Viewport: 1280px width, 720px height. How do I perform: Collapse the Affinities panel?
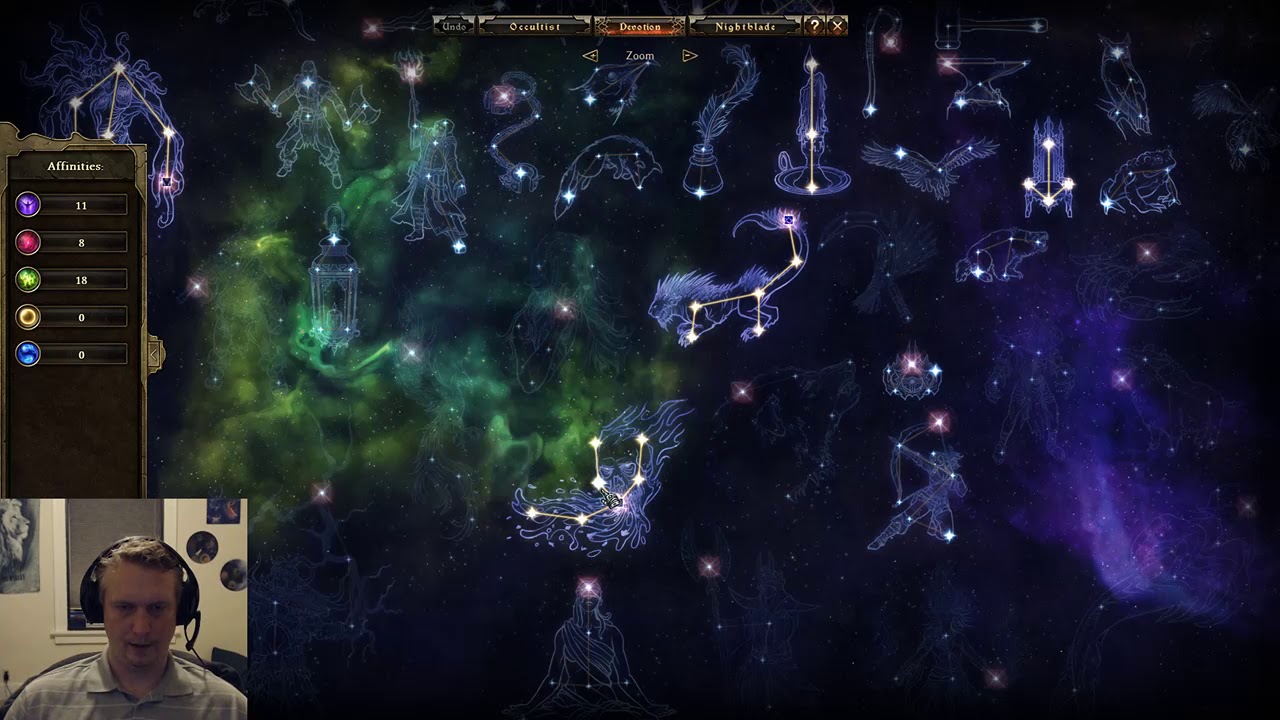click(x=154, y=353)
